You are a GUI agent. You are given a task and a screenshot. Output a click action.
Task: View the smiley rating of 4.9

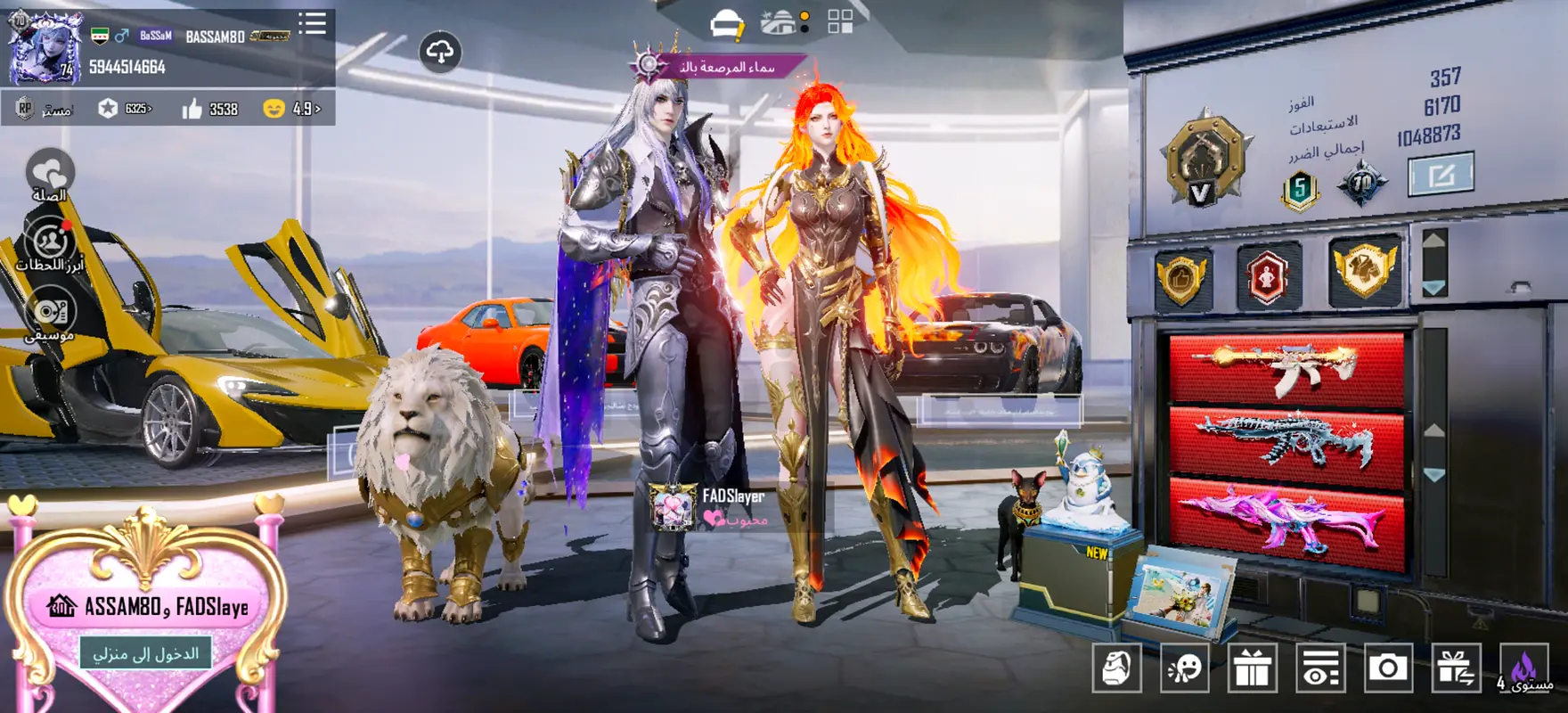point(292,109)
